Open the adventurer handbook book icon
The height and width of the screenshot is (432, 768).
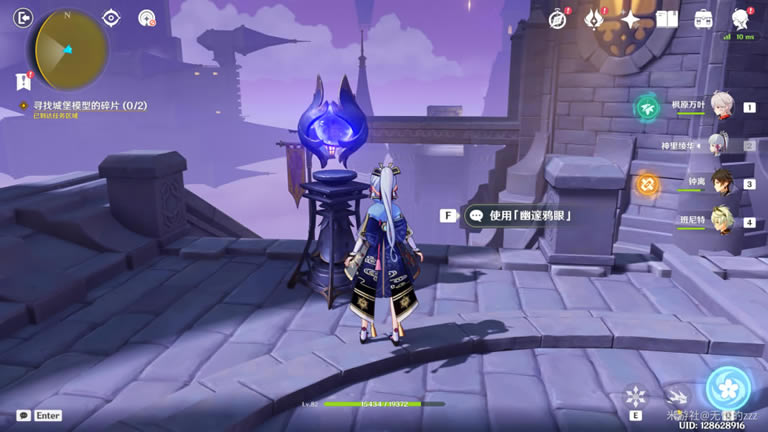[667, 19]
